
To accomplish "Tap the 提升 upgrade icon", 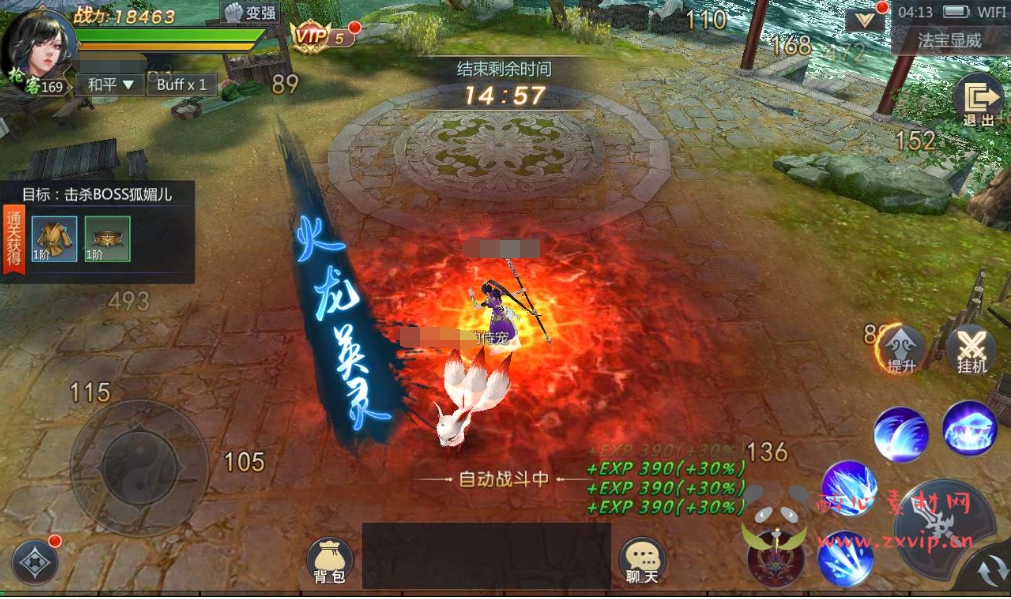I will tap(901, 349).
